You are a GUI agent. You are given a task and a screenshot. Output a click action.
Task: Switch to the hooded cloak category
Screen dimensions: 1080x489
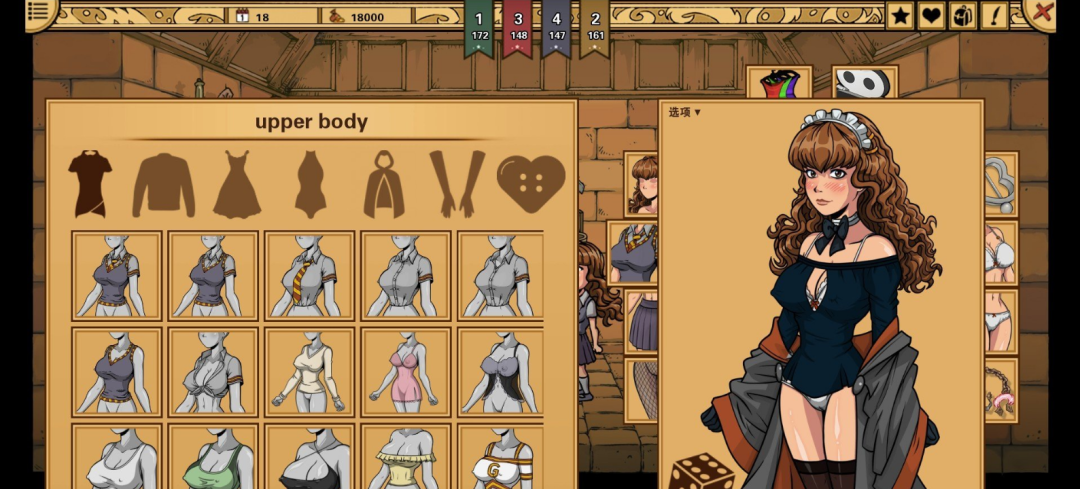click(x=384, y=185)
